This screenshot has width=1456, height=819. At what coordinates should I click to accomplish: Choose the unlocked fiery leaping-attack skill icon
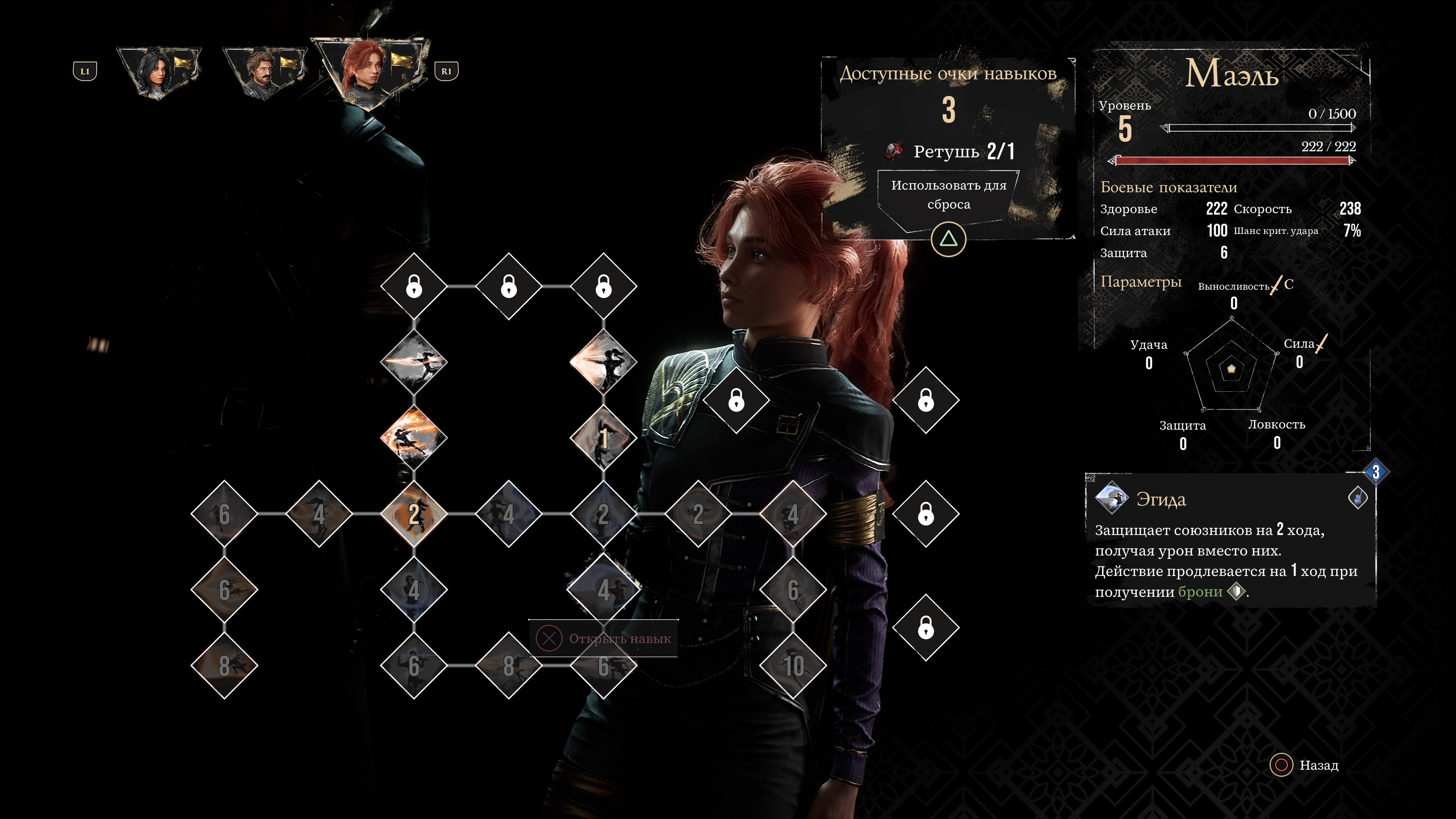pos(414,438)
